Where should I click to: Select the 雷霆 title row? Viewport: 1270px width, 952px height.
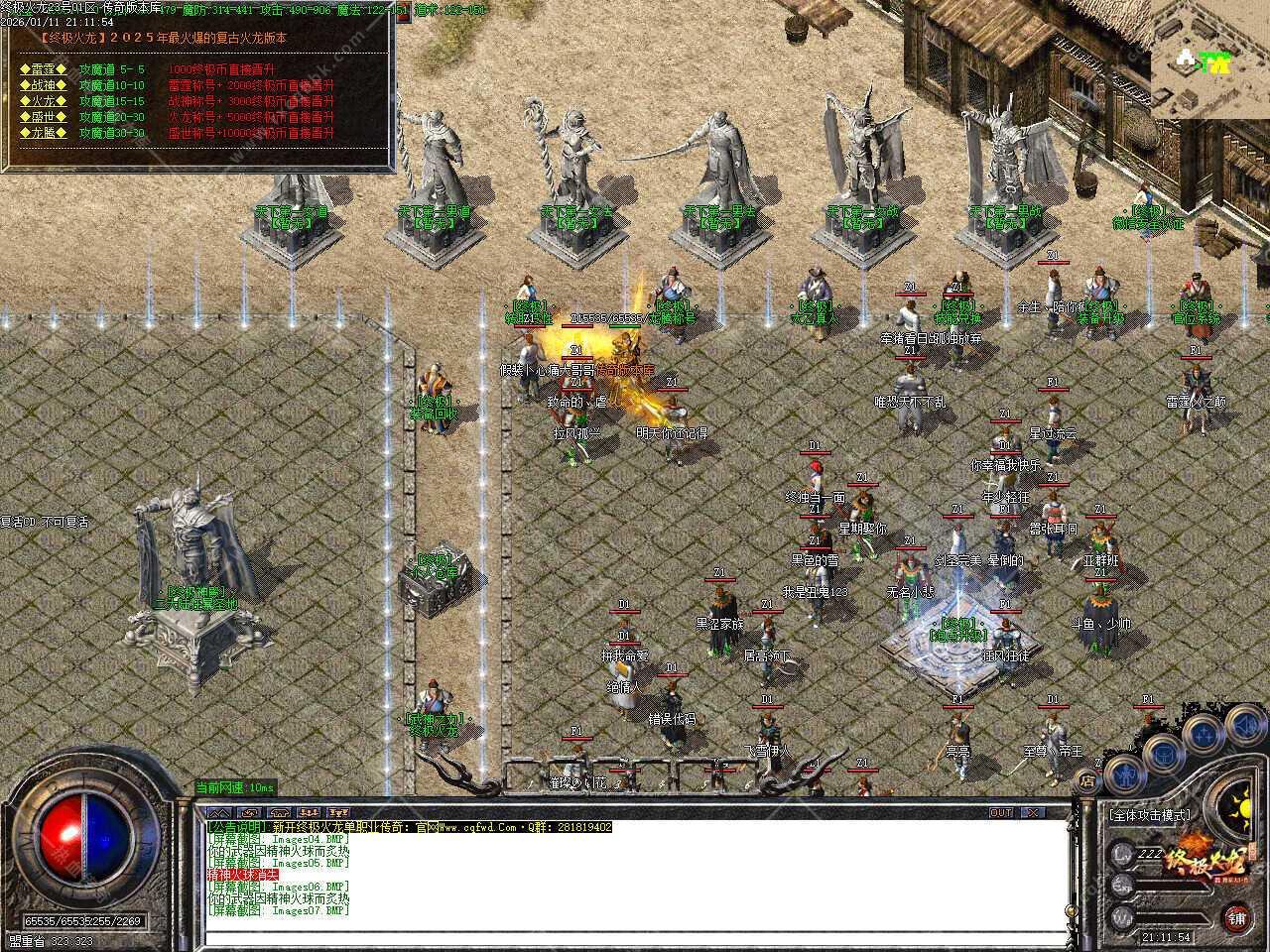coord(45,69)
